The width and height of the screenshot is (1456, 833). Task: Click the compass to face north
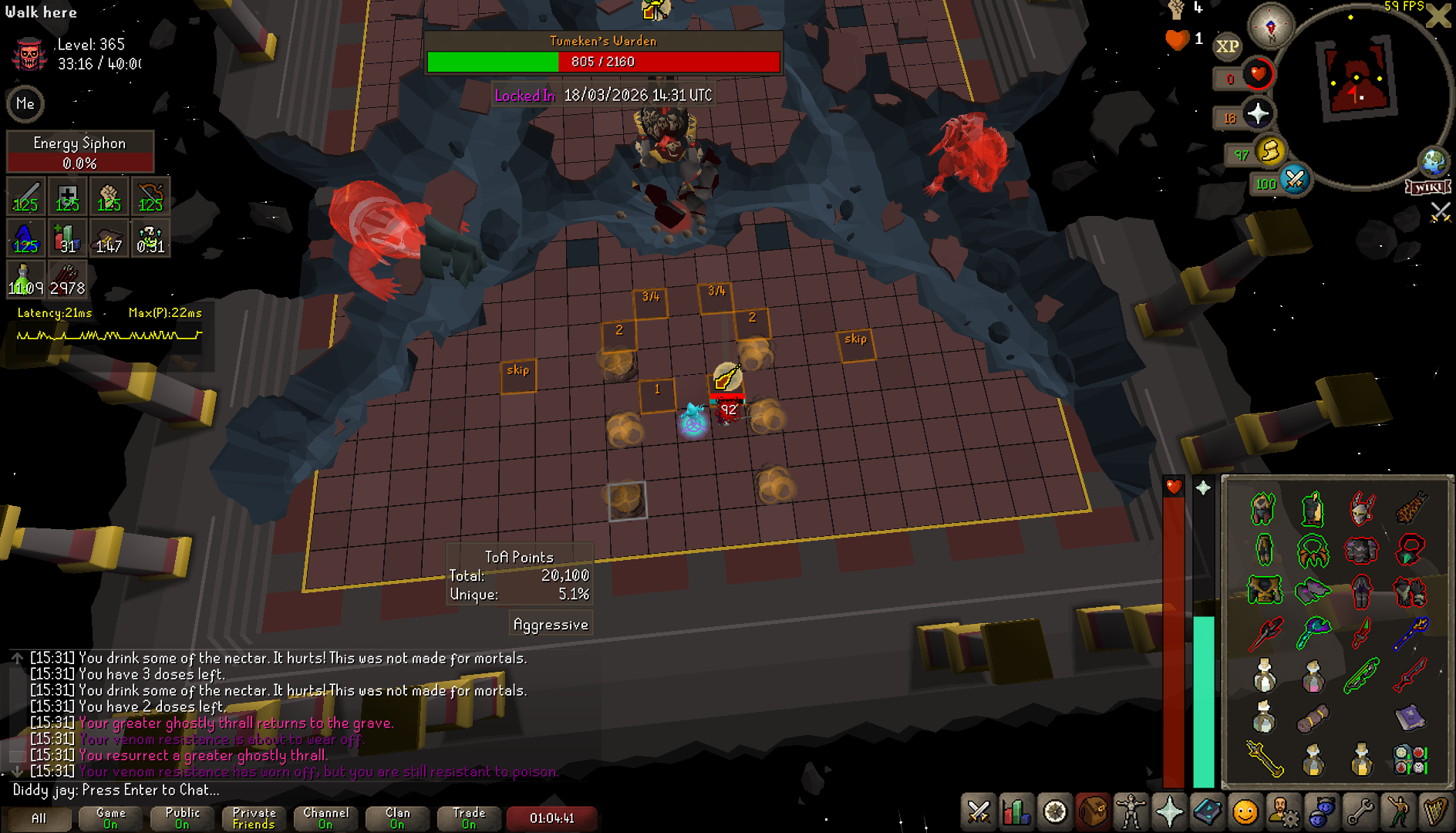1271,26
